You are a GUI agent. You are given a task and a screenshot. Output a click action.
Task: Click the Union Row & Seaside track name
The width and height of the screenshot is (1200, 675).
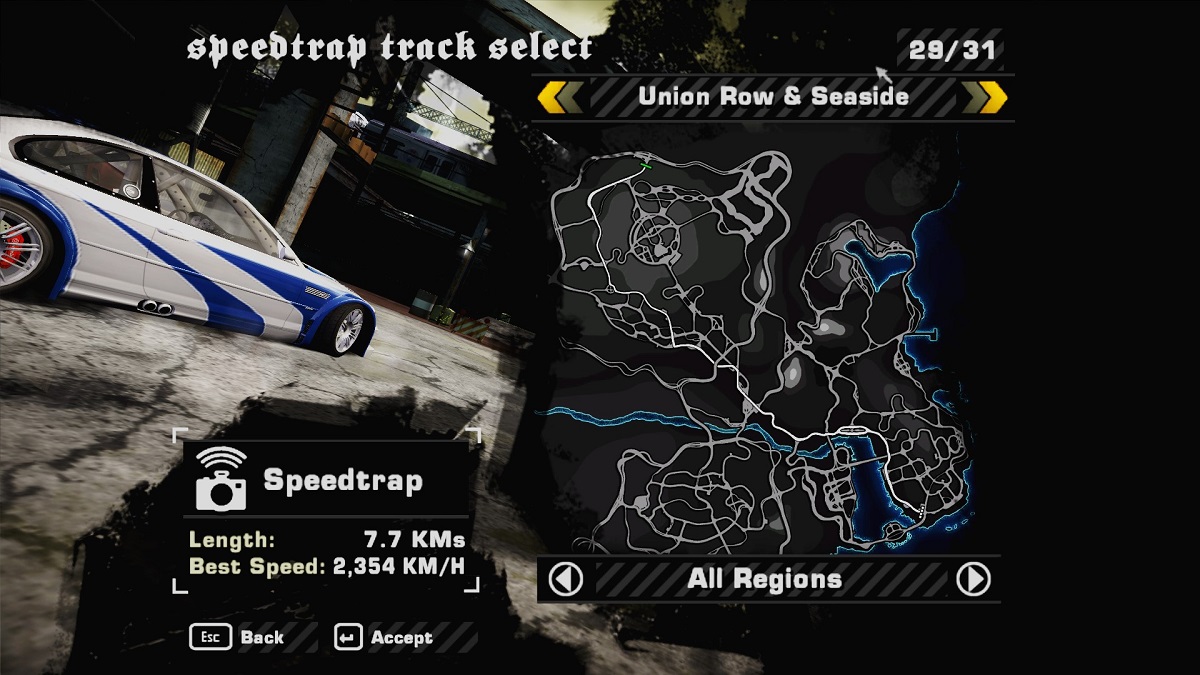point(773,97)
